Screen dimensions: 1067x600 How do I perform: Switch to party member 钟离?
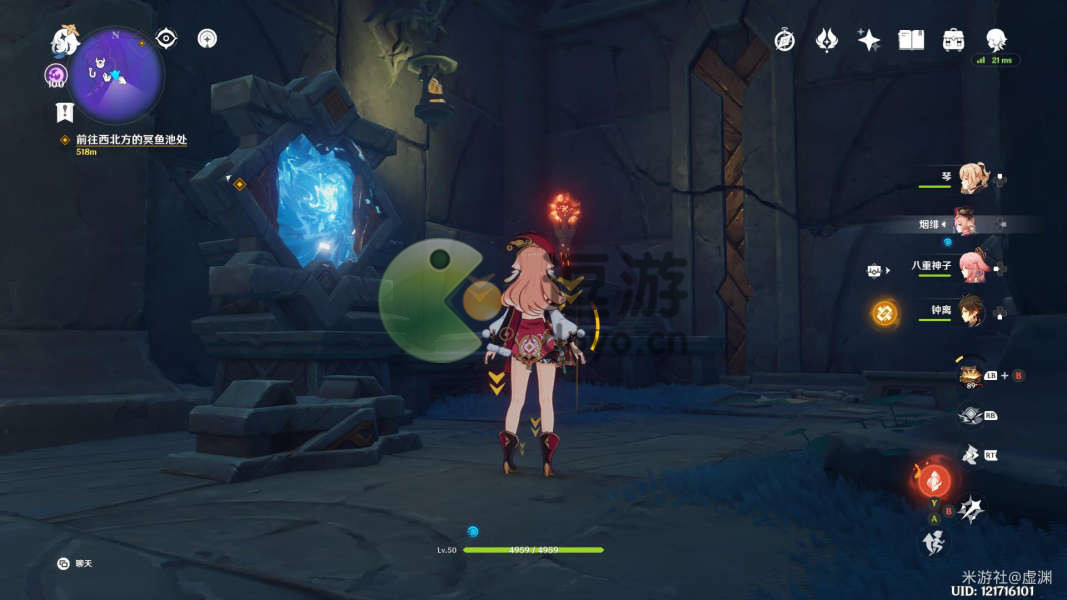point(972,311)
